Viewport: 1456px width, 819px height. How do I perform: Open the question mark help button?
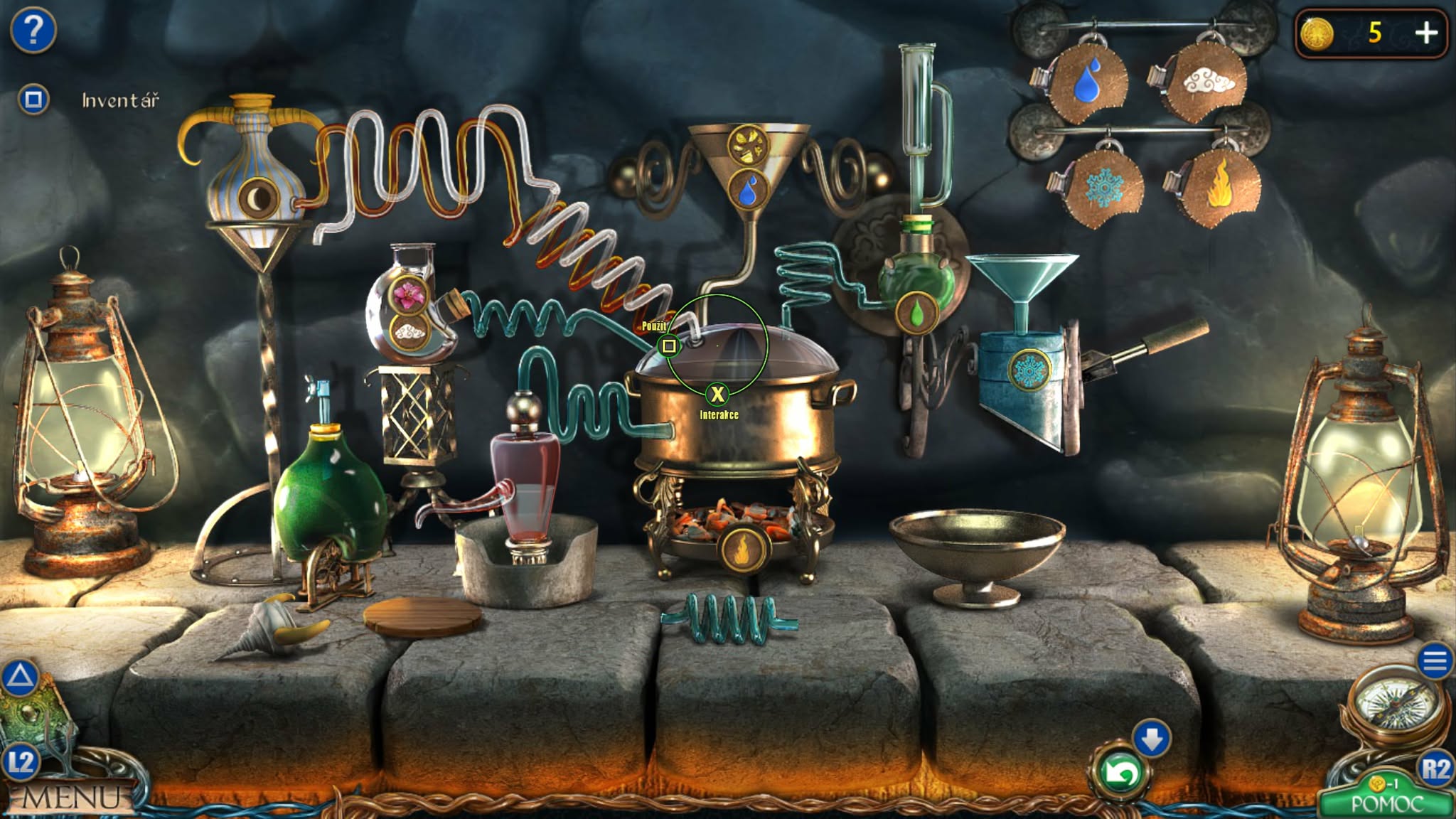pos(33,31)
